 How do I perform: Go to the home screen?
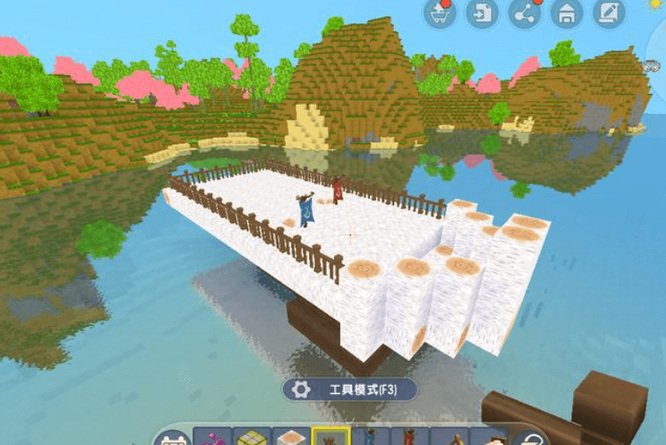click(x=566, y=14)
